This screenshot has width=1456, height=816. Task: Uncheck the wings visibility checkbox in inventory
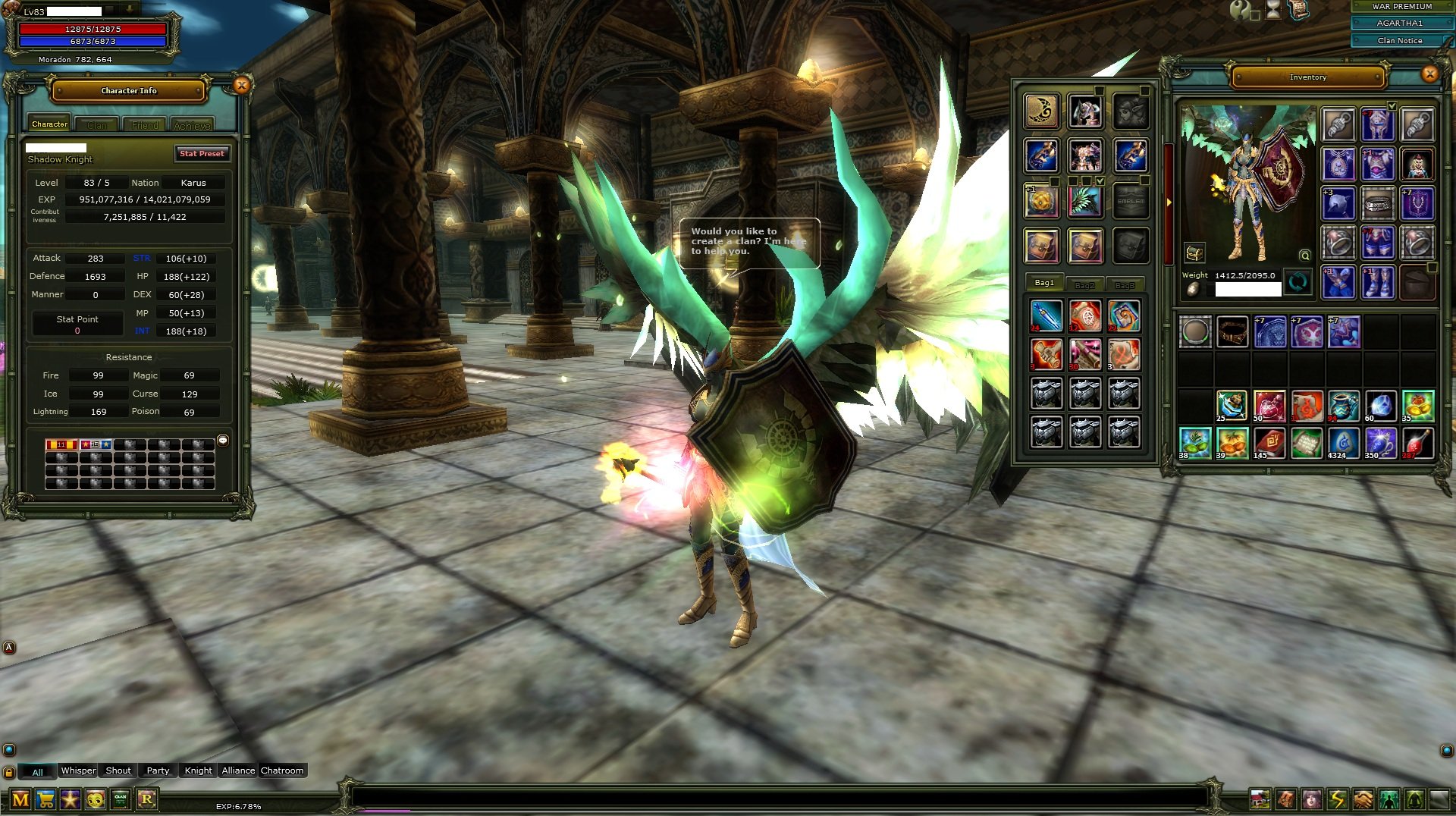coord(1101,180)
